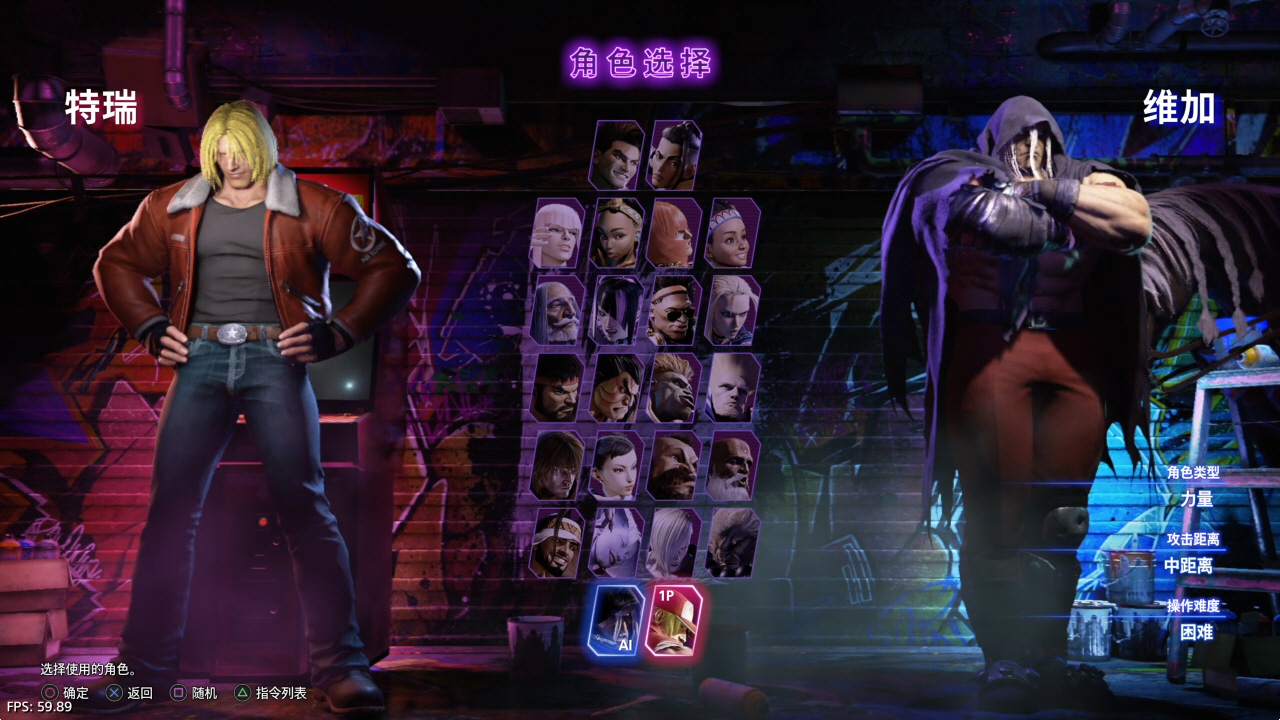
Task: Pick bald, white-bearded Dhalsim
Action: [x=732, y=466]
